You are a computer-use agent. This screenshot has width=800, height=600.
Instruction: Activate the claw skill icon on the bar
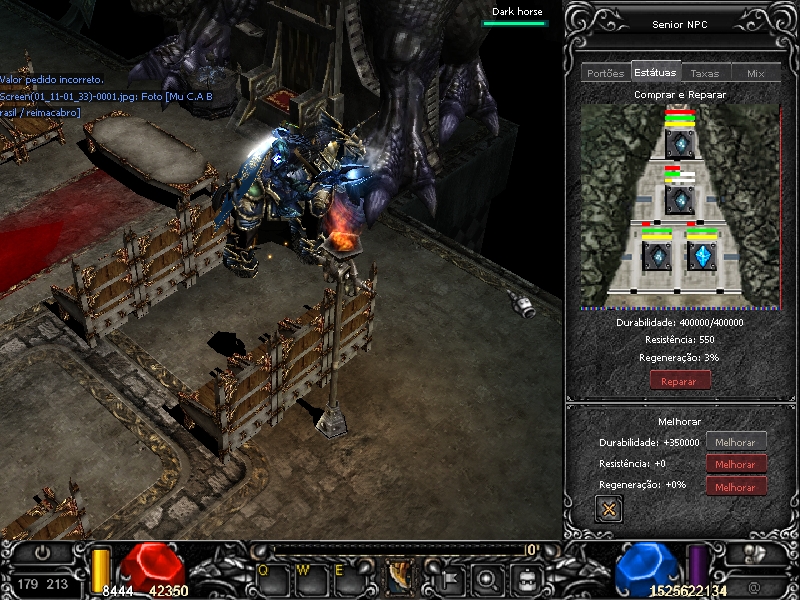tap(400, 576)
